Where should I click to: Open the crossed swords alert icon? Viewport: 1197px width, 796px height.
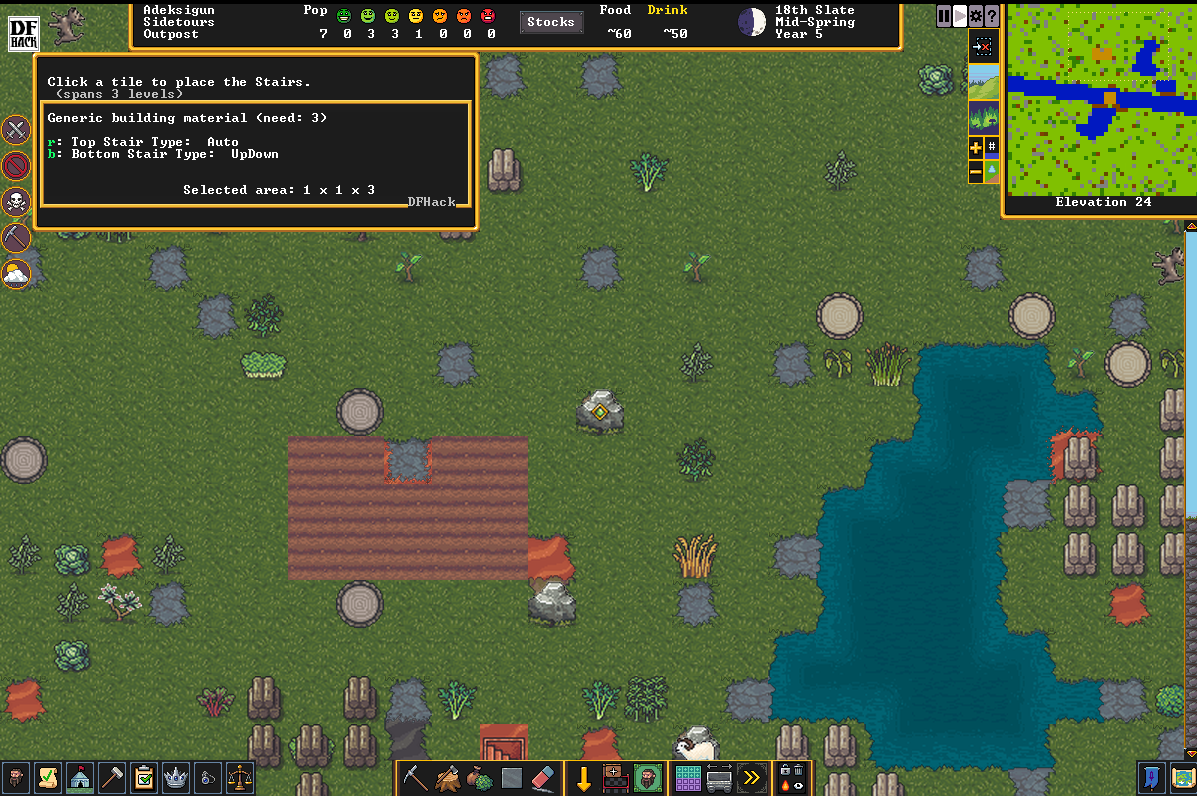[x=16, y=130]
